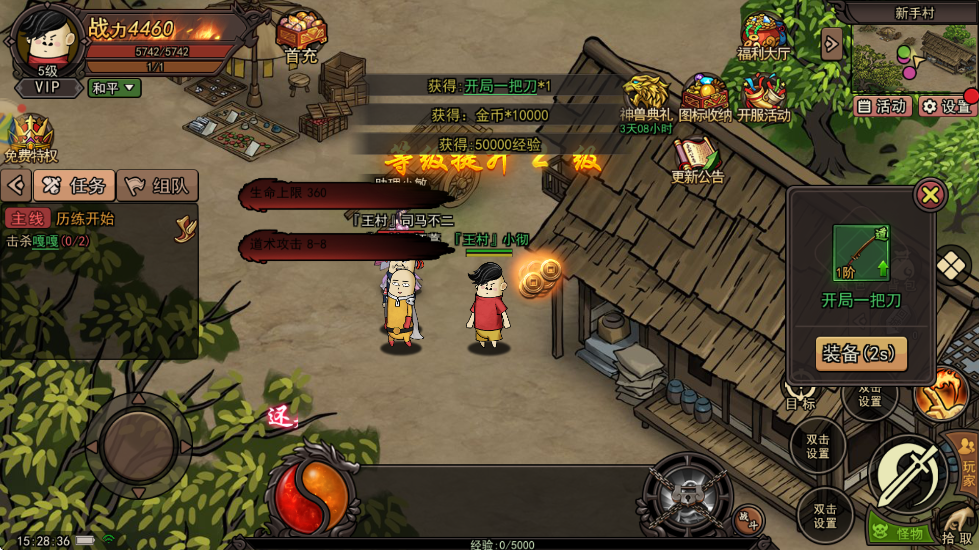Open the 神兽典礼 event icon
The image size is (979, 550).
click(646, 98)
